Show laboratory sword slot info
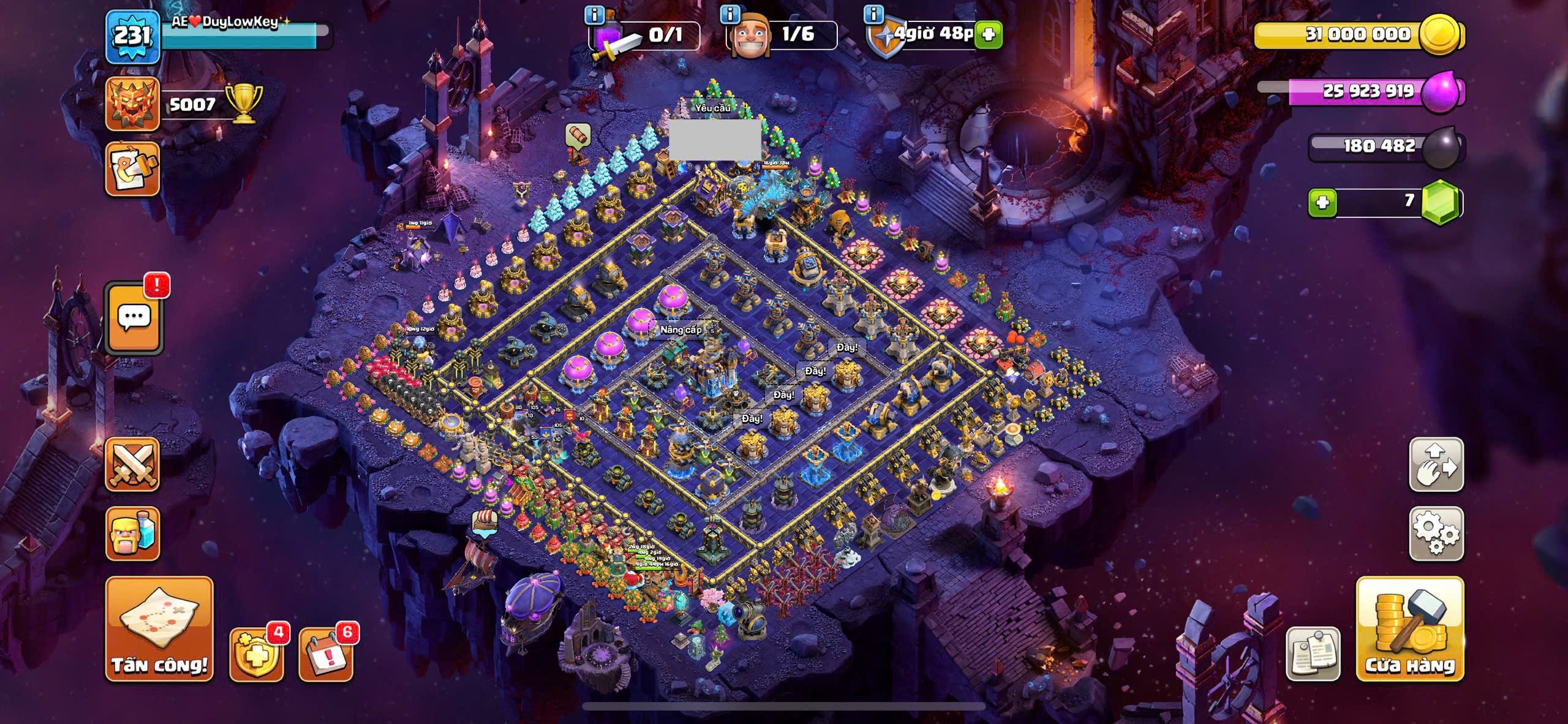This screenshot has width=1568, height=724. (594, 13)
